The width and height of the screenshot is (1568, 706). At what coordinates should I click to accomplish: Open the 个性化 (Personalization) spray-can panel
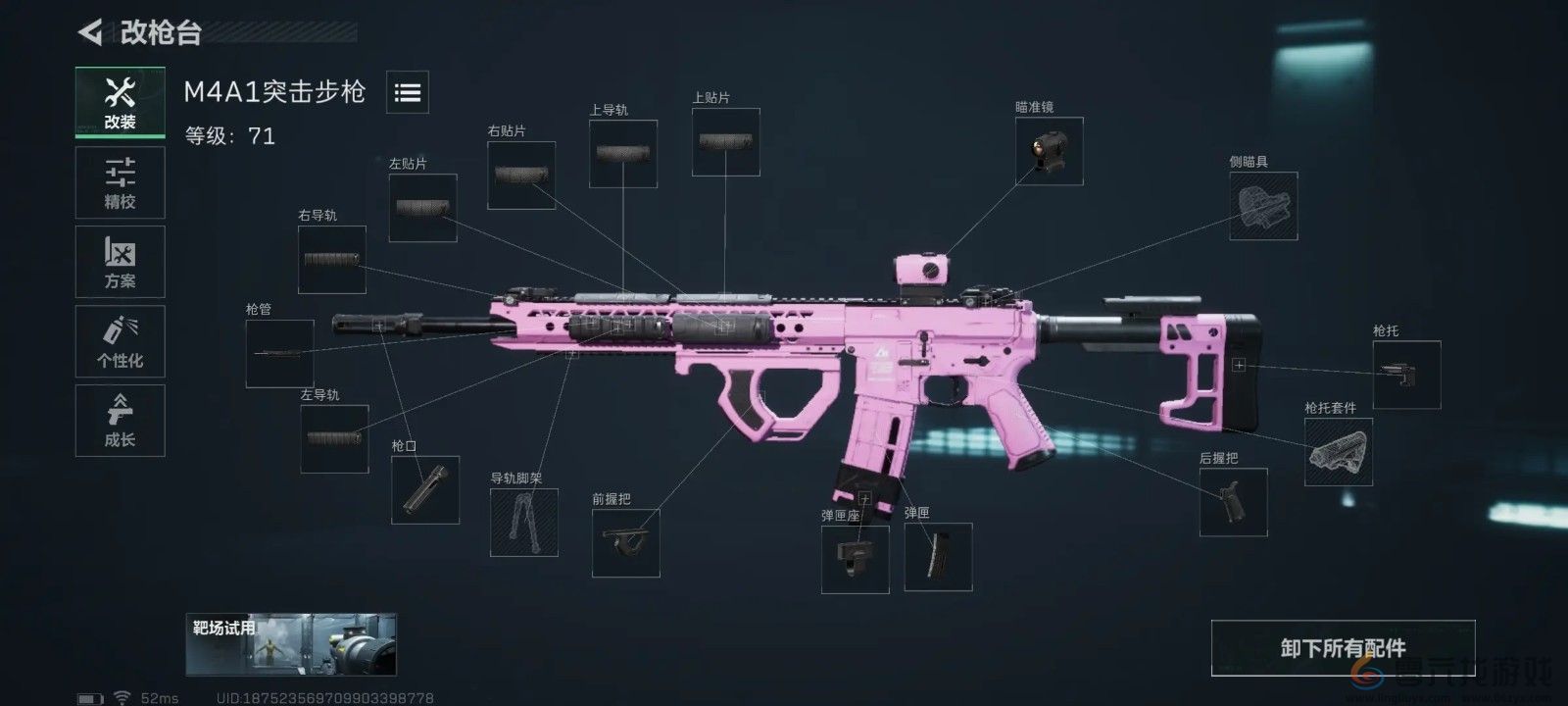pyautogui.click(x=120, y=341)
